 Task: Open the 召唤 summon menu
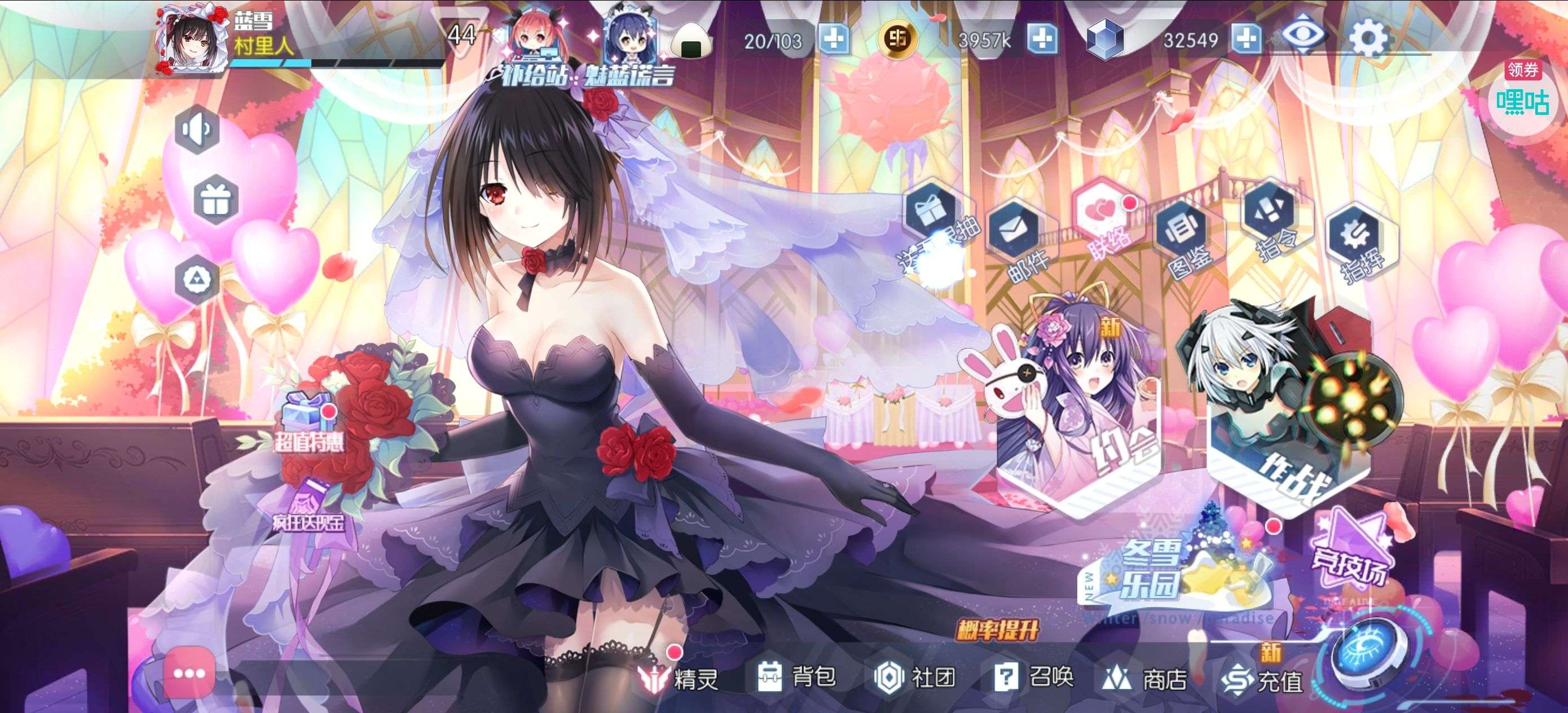point(1033,676)
